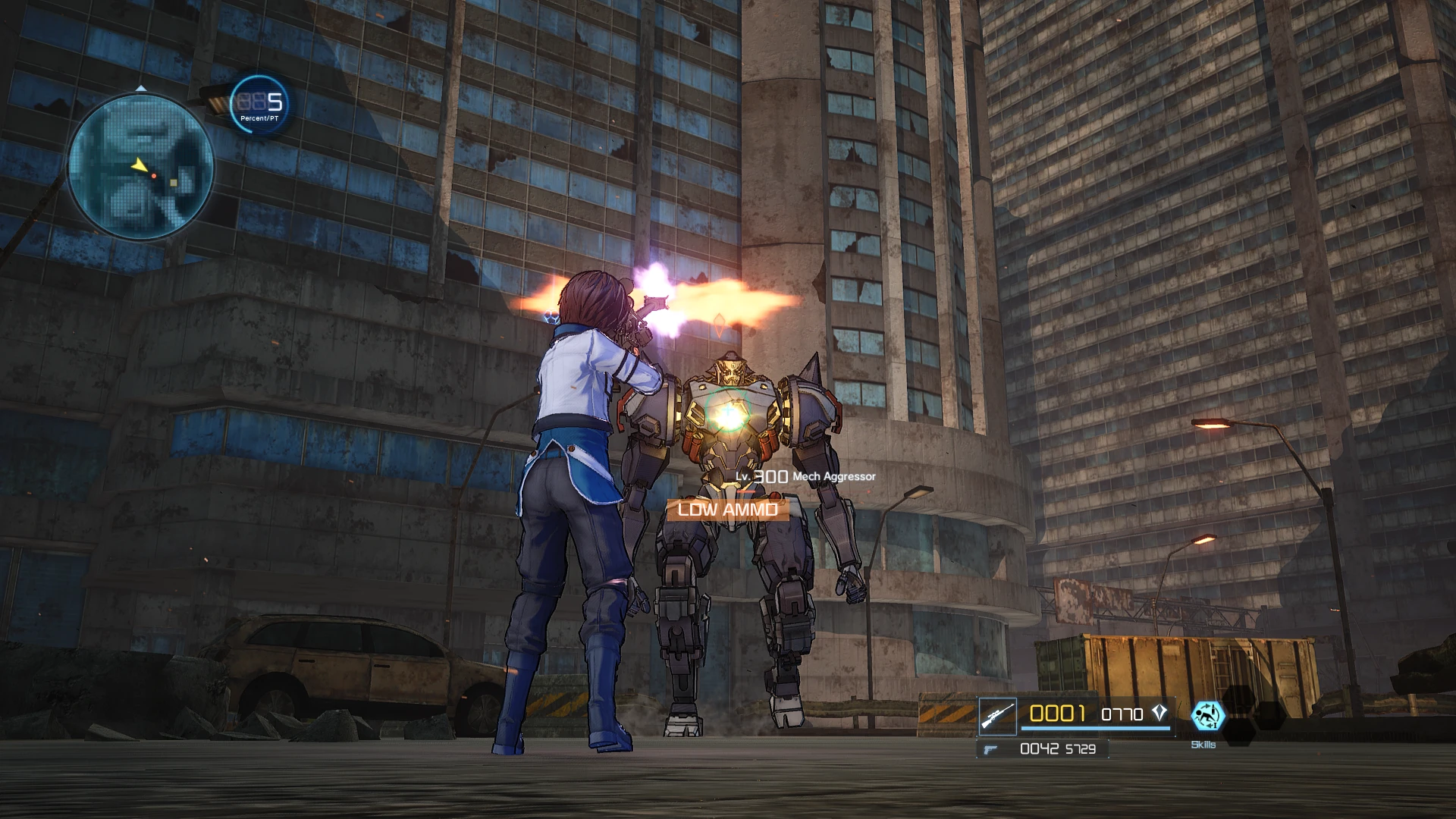Switch to the pistol sidearm icon
This screenshot has height=819, width=1456.
pyautogui.click(x=989, y=749)
